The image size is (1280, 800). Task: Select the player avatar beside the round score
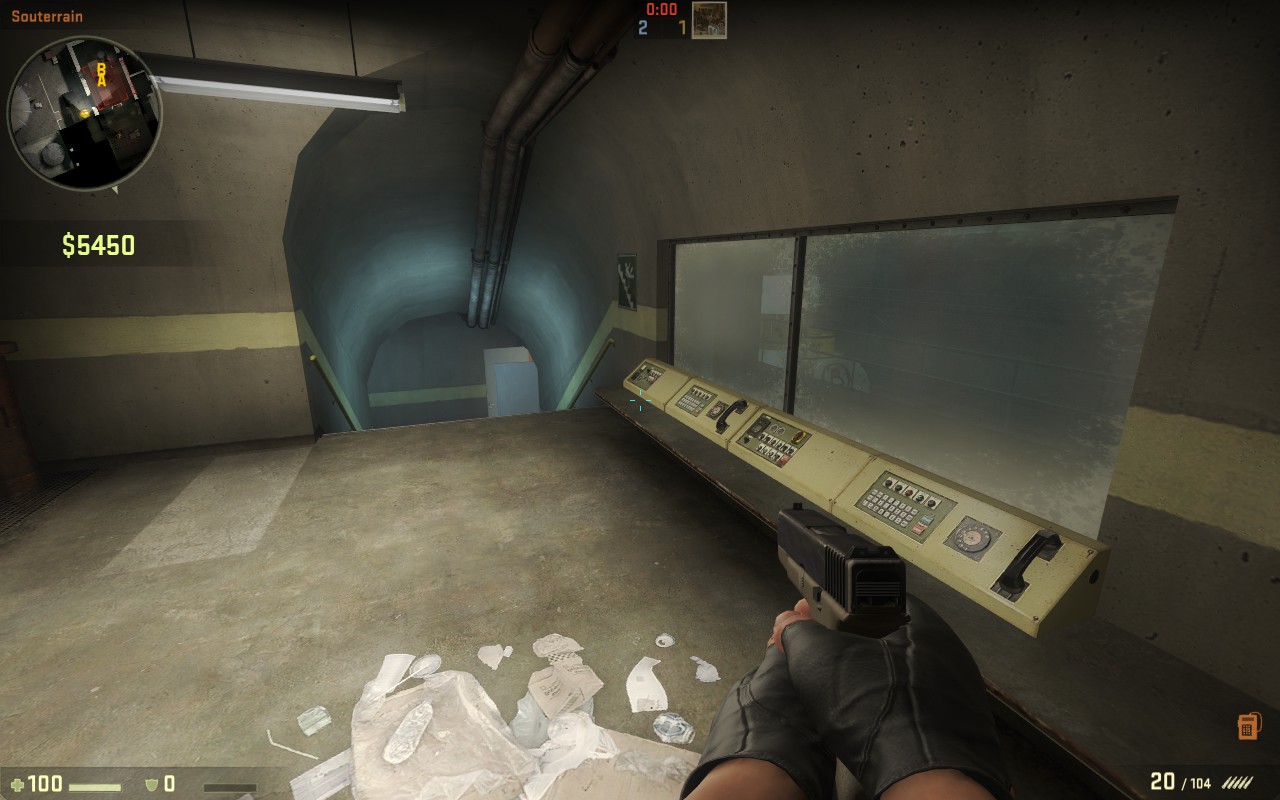709,20
